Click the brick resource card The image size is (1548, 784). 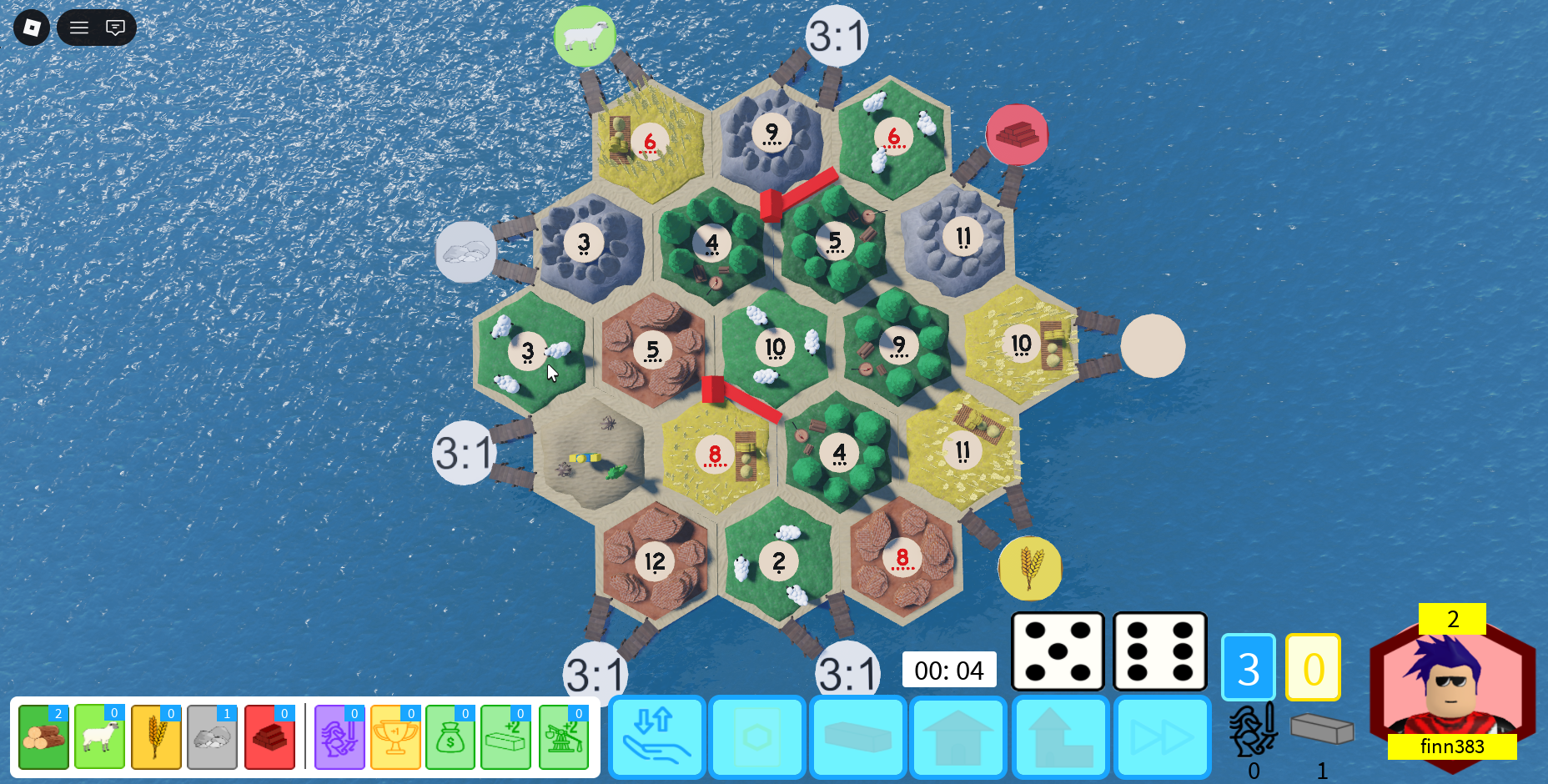point(269,737)
